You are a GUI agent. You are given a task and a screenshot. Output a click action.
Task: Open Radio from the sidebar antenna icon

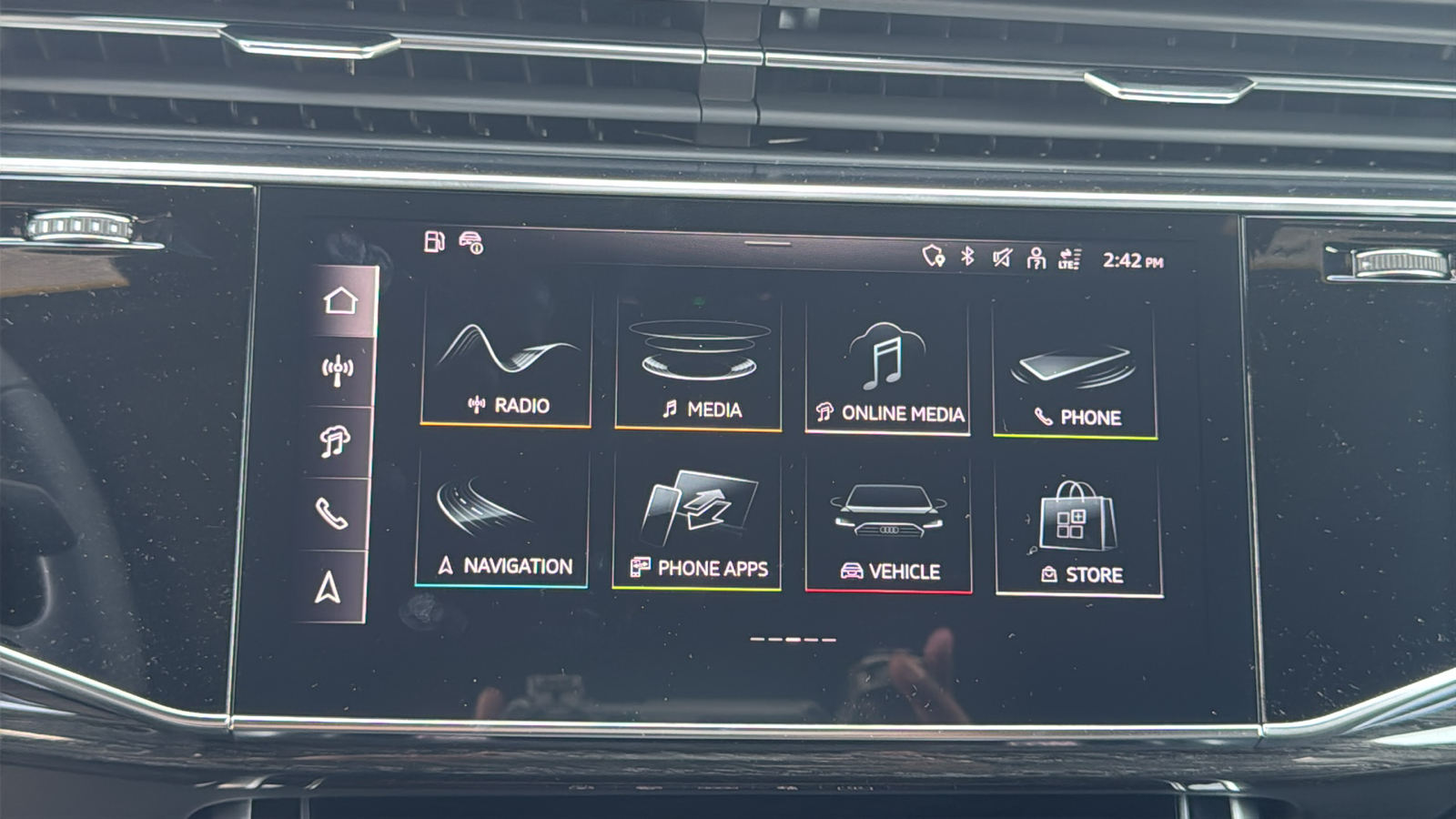339,369
